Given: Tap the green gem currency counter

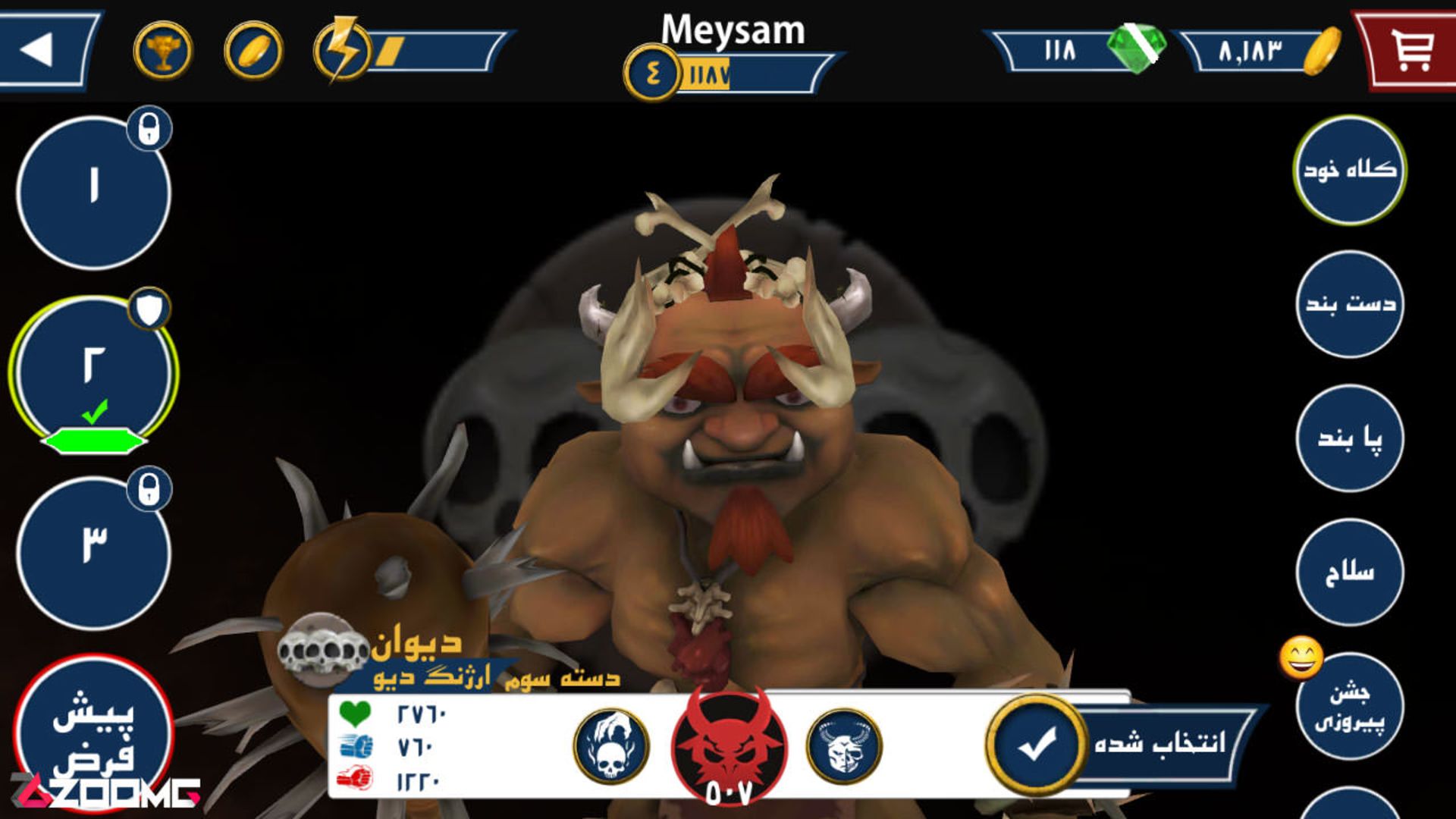Looking at the screenshot, I should [x=1077, y=51].
